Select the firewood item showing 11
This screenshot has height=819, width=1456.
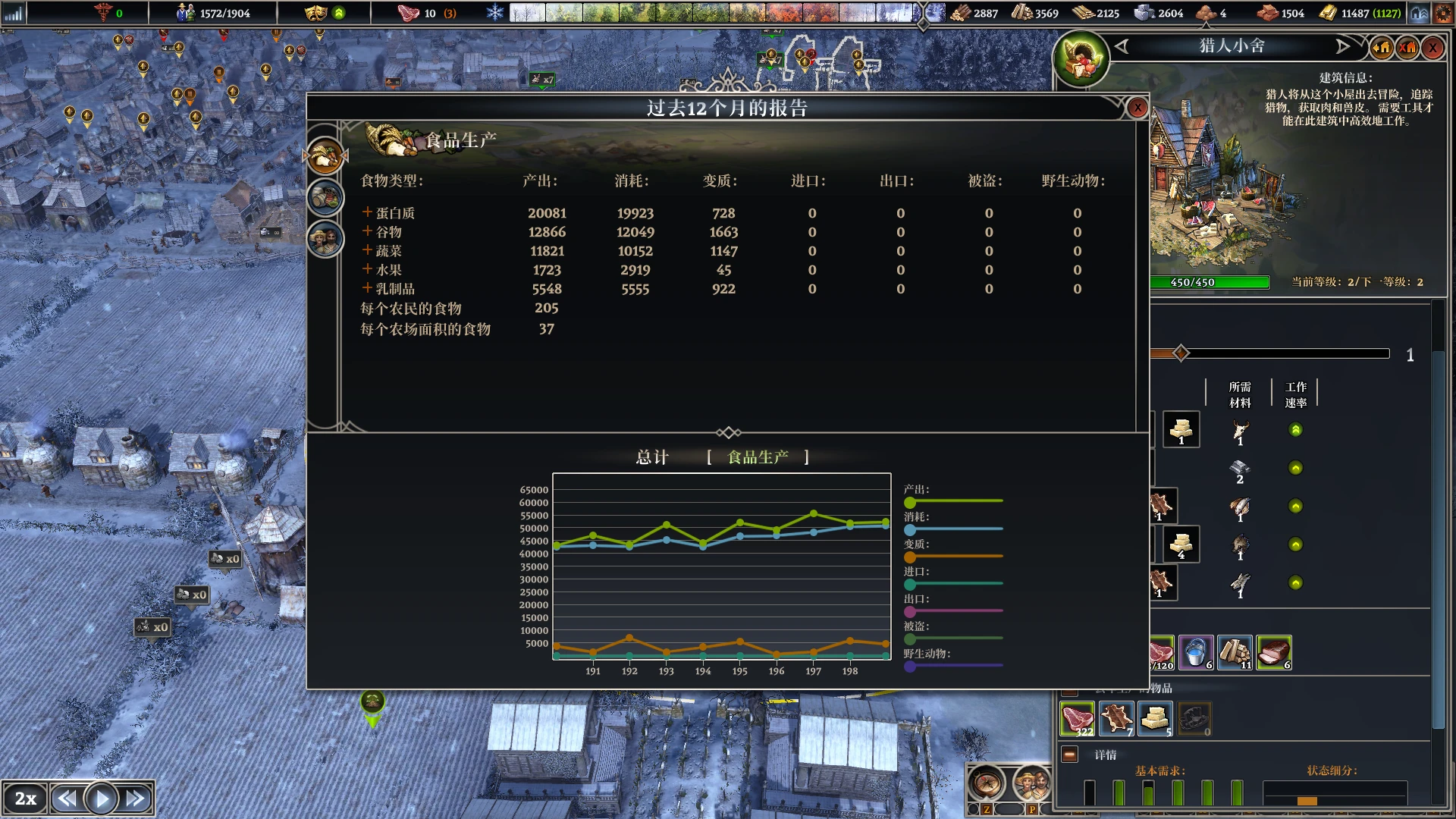[x=1235, y=652]
